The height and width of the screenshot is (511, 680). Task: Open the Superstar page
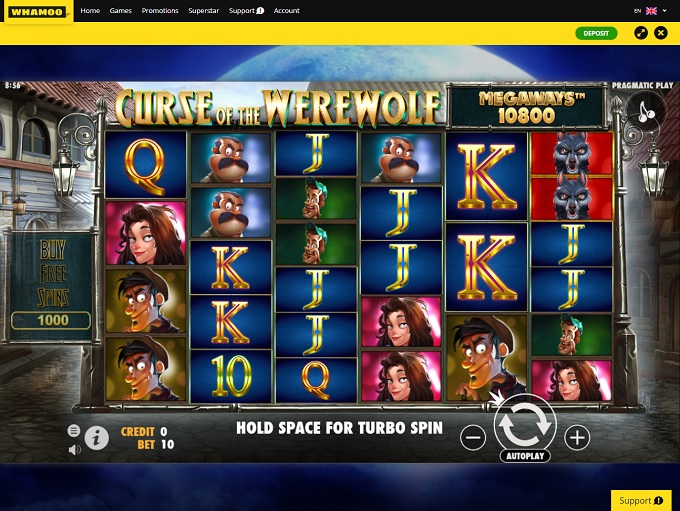[203, 11]
